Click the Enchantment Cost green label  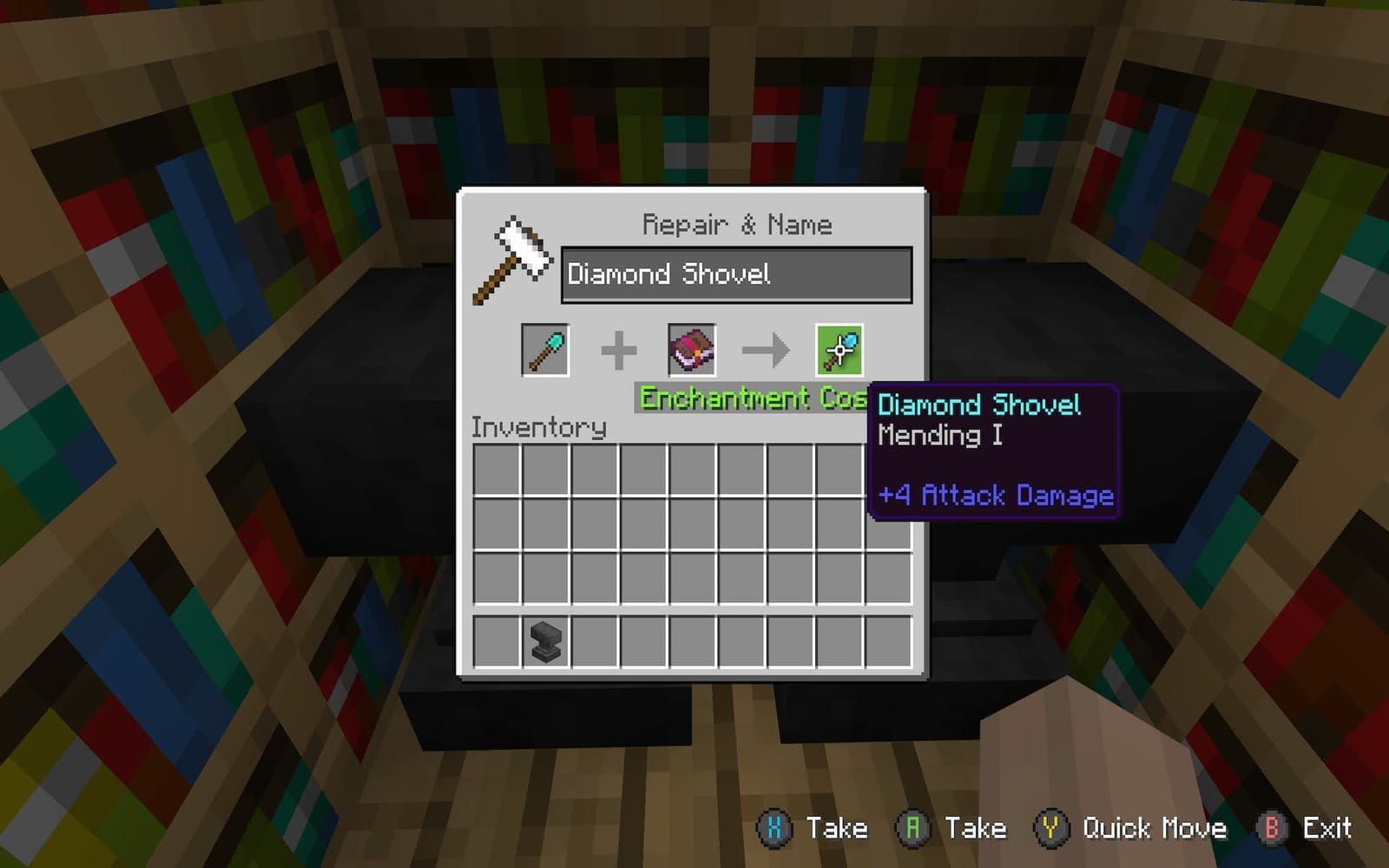click(751, 398)
